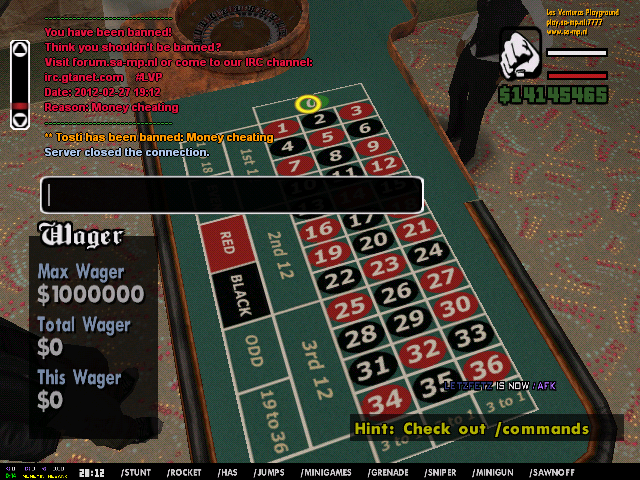Select number 26 on the roulette board

398,291
